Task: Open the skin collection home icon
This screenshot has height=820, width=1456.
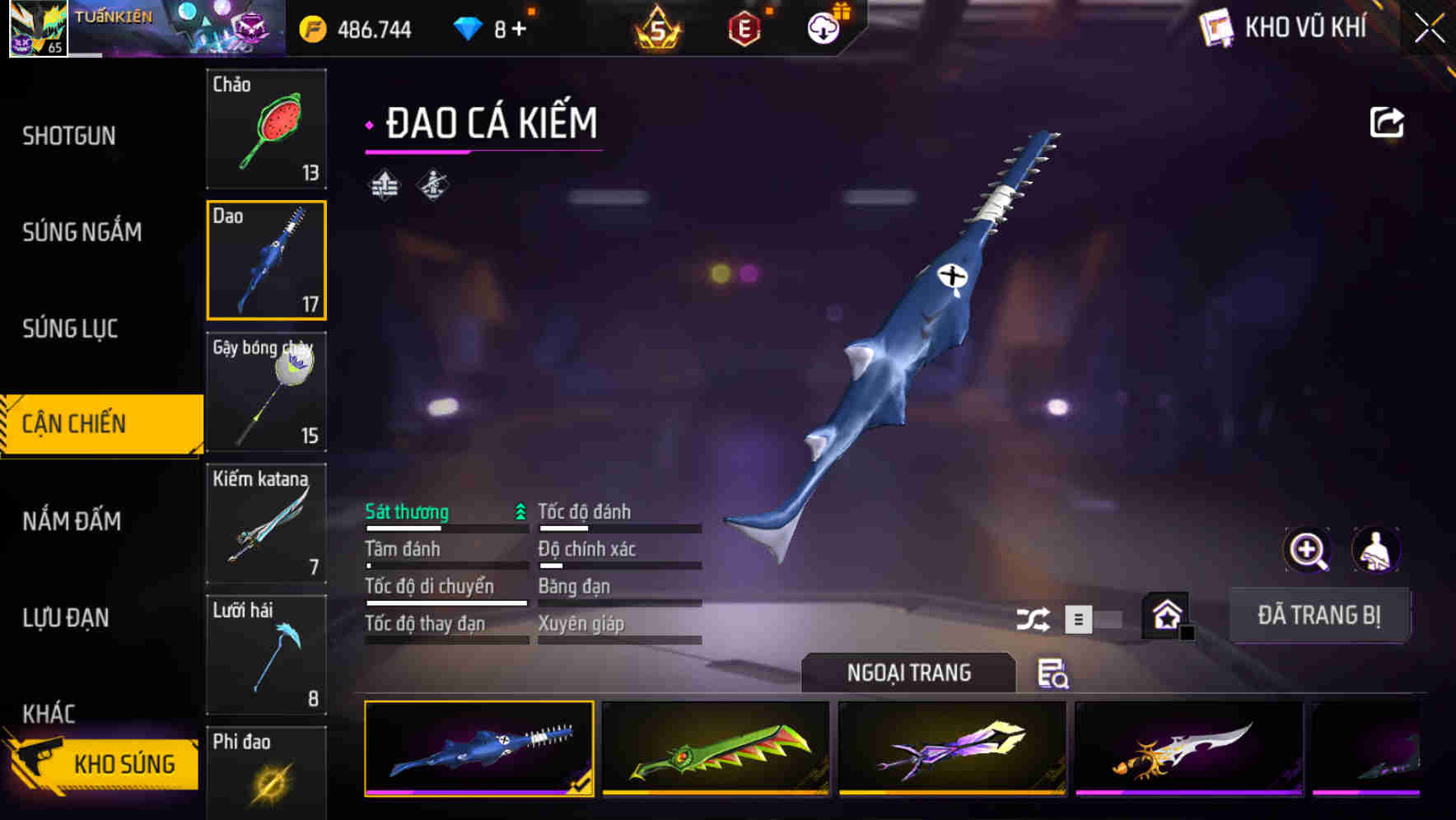Action: coord(1166,616)
